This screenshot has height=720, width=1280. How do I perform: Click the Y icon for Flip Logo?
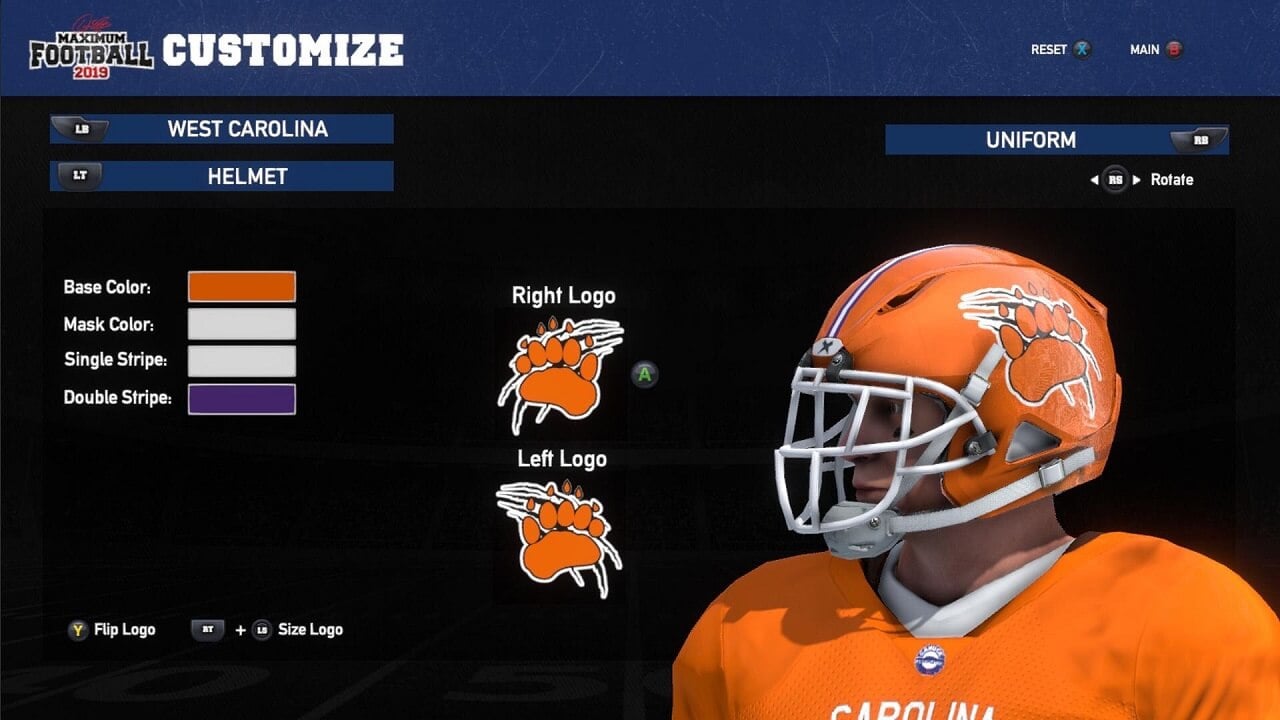[x=78, y=629]
